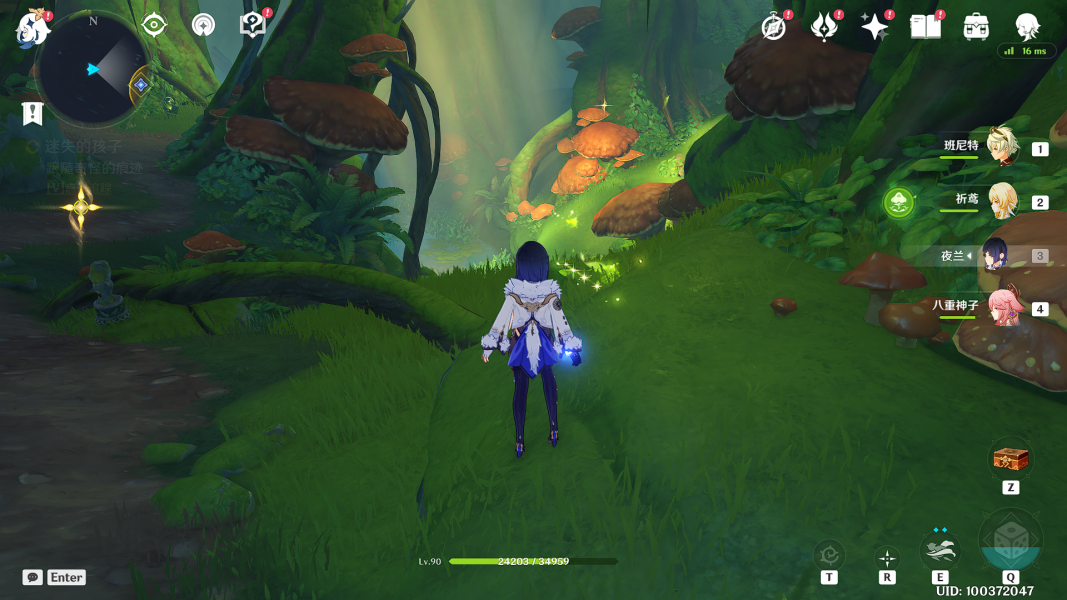Screen dimensions: 1067x600
Task: Open the quest banner icon under Paimon
Action: click(x=32, y=113)
